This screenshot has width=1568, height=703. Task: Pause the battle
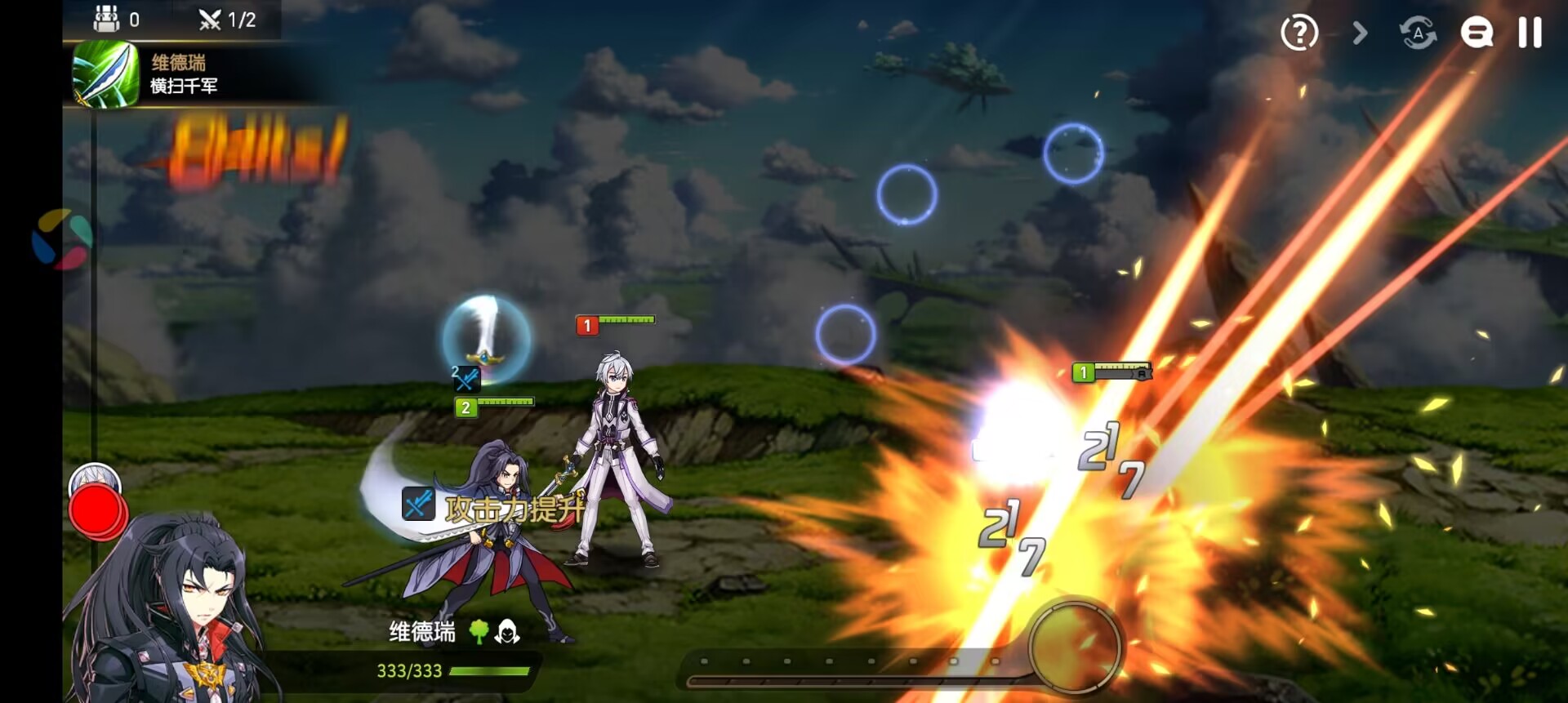pyautogui.click(x=1530, y=33)
